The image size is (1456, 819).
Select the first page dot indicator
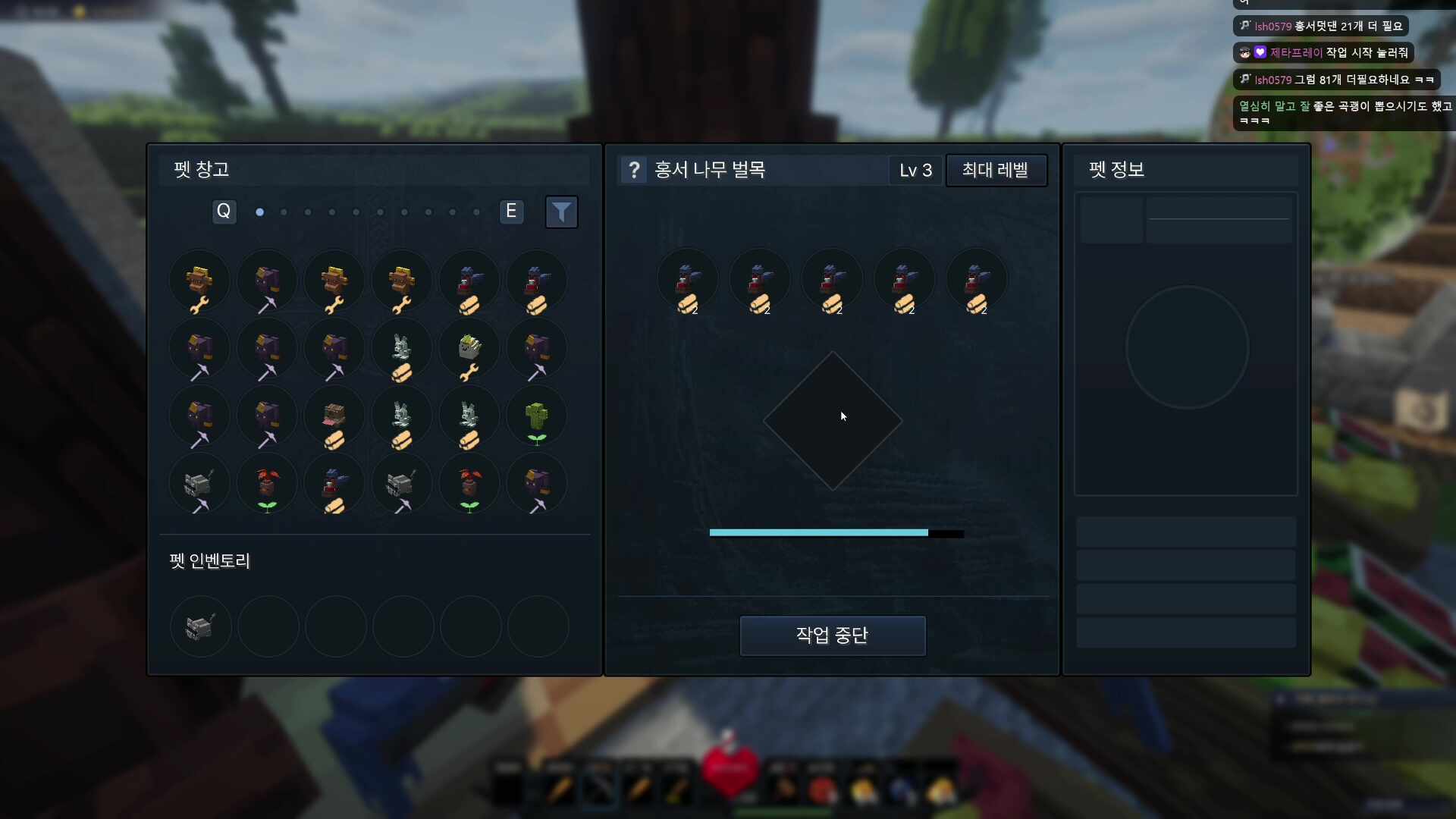(259, 212)
